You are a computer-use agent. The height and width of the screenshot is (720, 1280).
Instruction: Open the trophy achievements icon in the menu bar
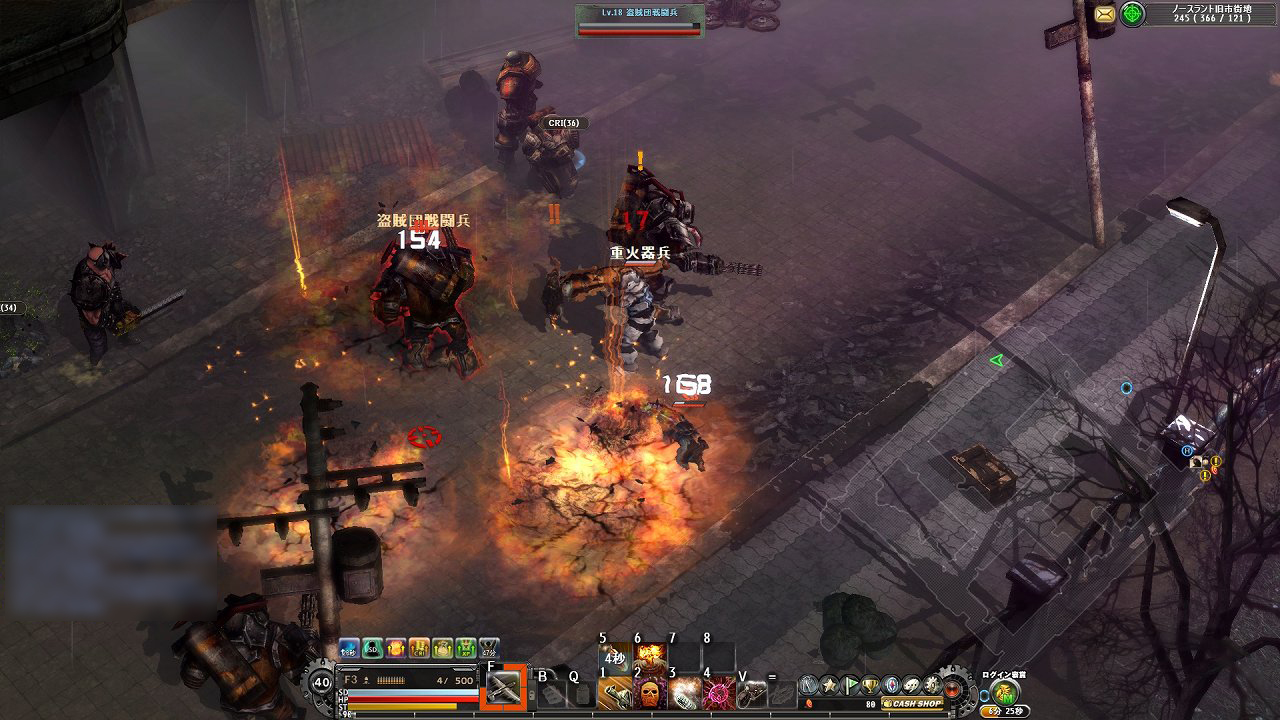[x=870, y=684]
